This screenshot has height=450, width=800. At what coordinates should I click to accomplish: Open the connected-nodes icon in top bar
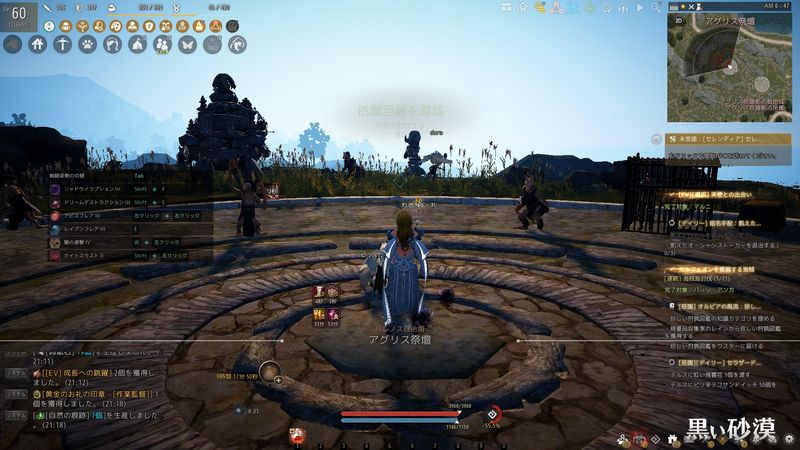[x=554, y=8]
